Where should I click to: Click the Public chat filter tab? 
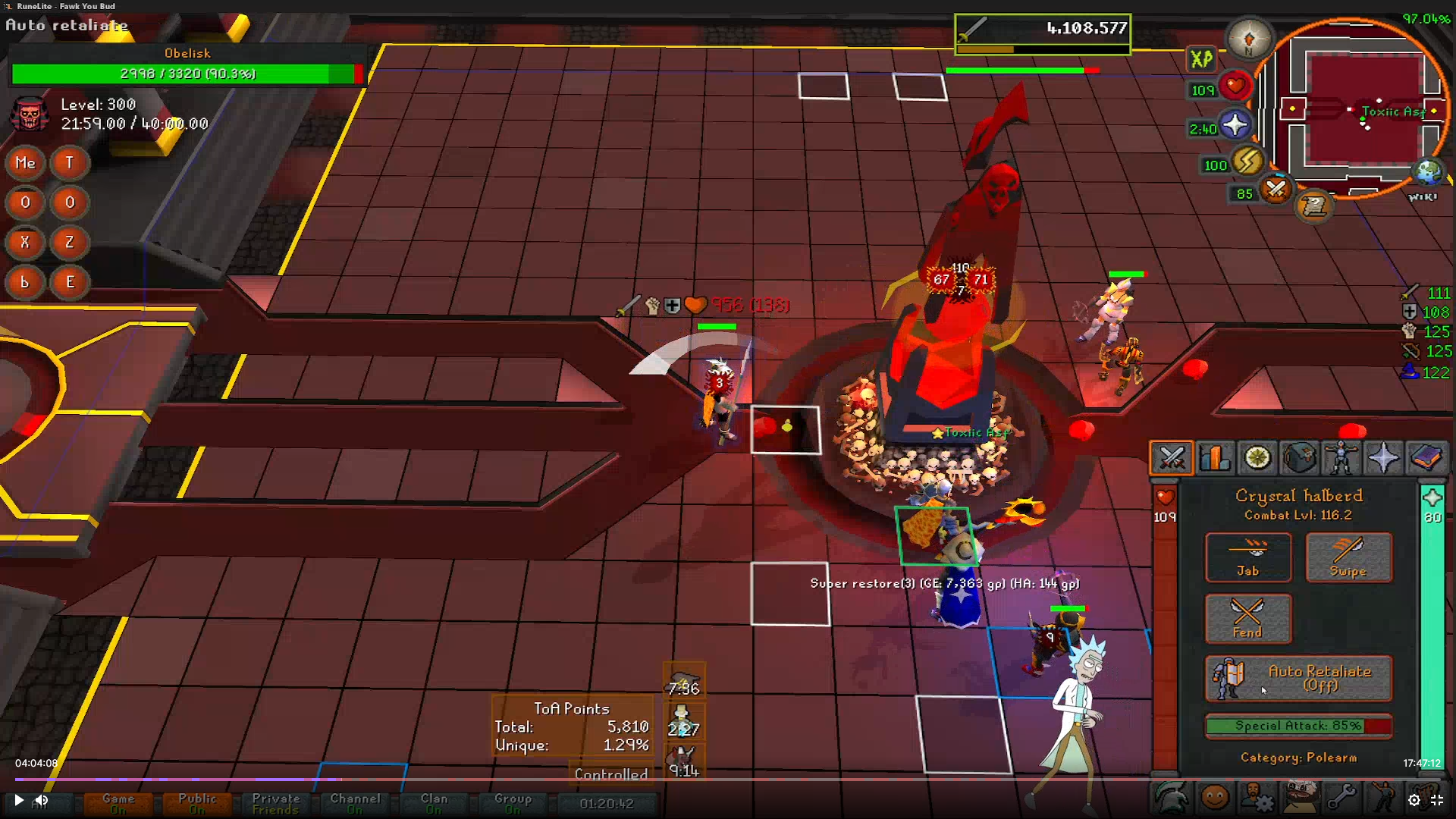point(197,803)
